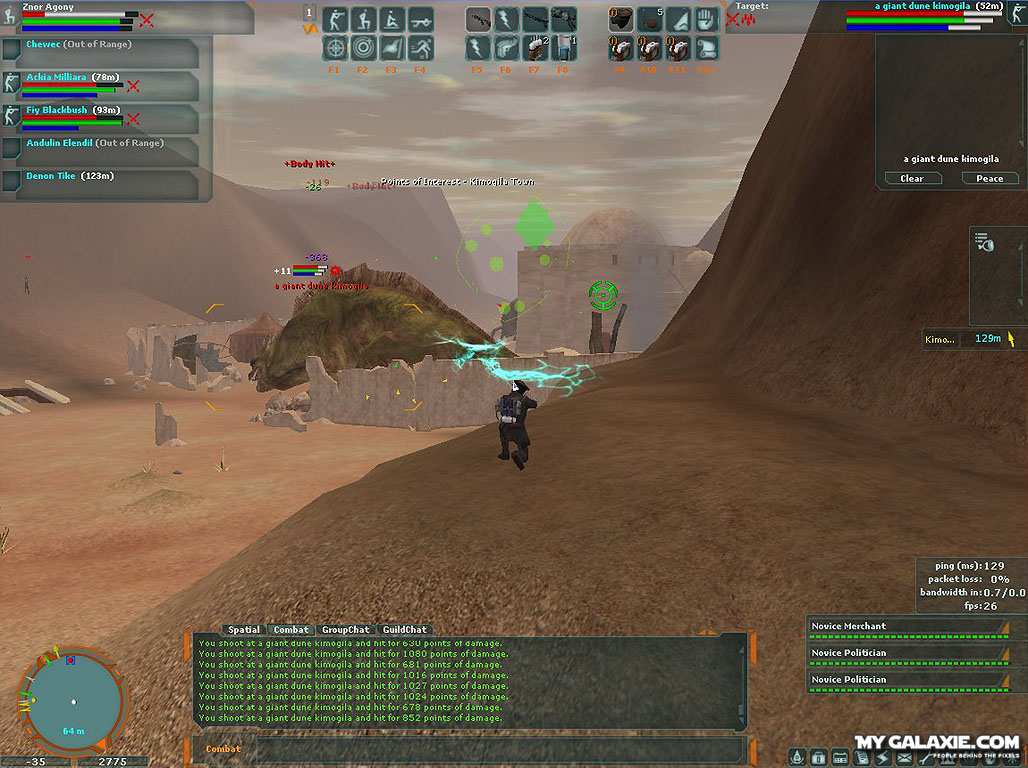Activate the standing posture icon

click(x=335, y=19)
